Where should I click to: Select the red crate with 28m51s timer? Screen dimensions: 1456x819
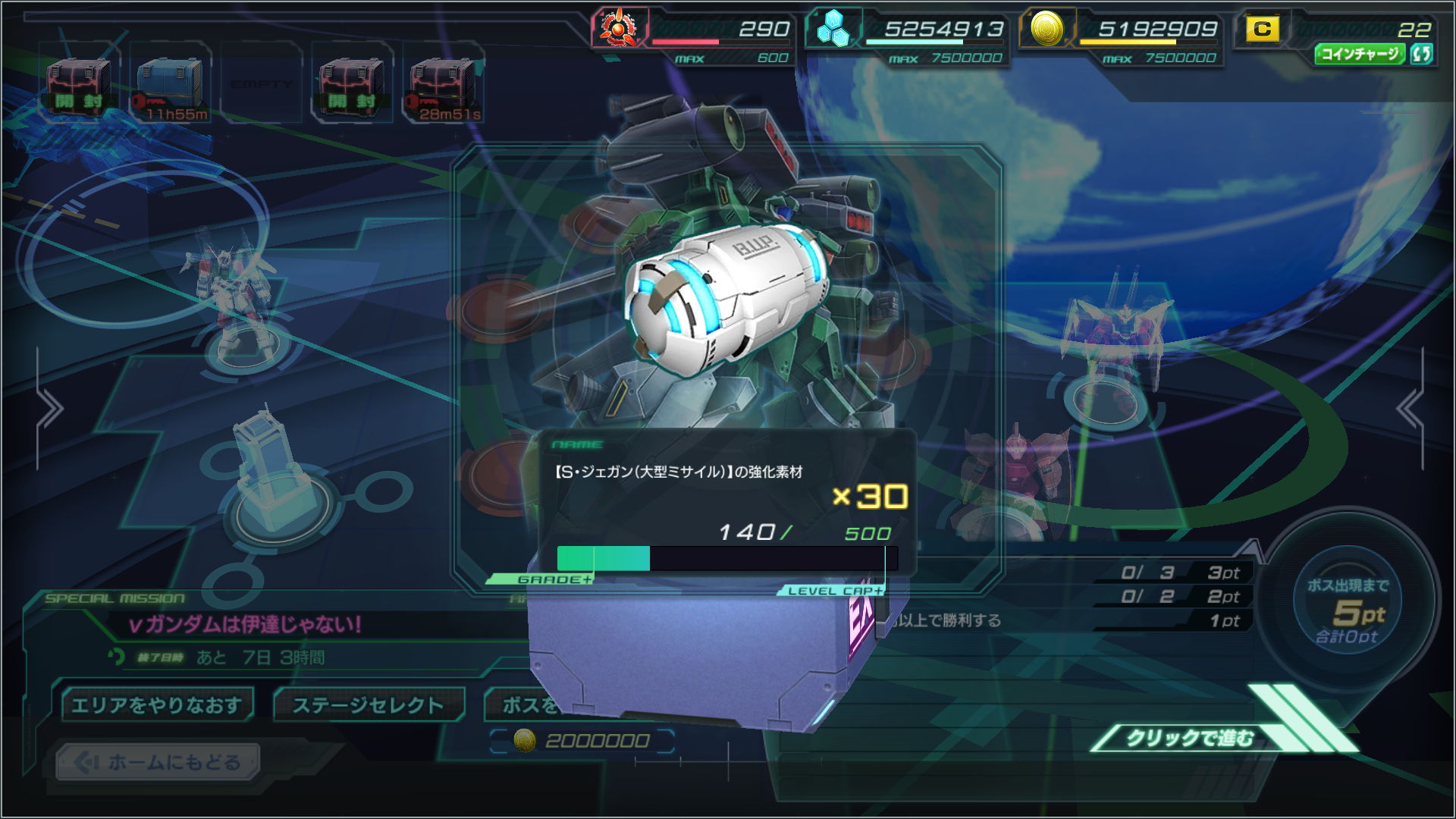pyautogui.click(x=443, y=84)
